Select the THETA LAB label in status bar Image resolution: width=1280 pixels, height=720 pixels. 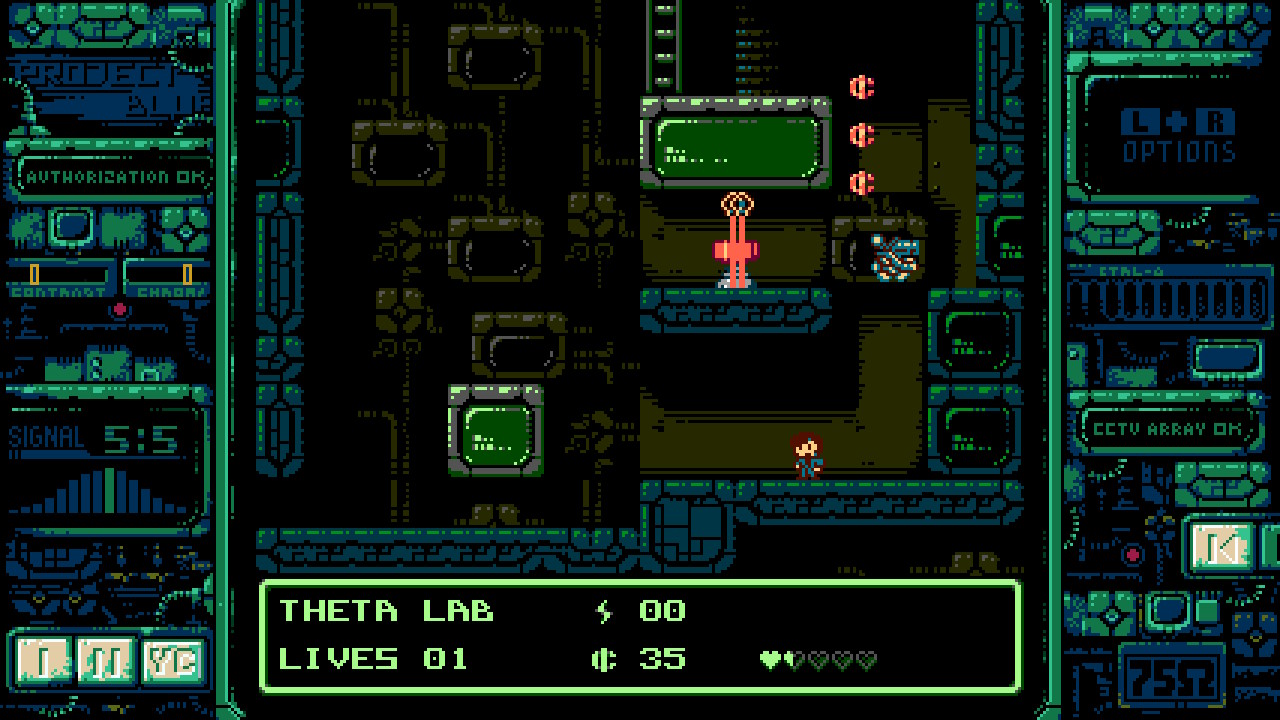[x=385, y=610]
